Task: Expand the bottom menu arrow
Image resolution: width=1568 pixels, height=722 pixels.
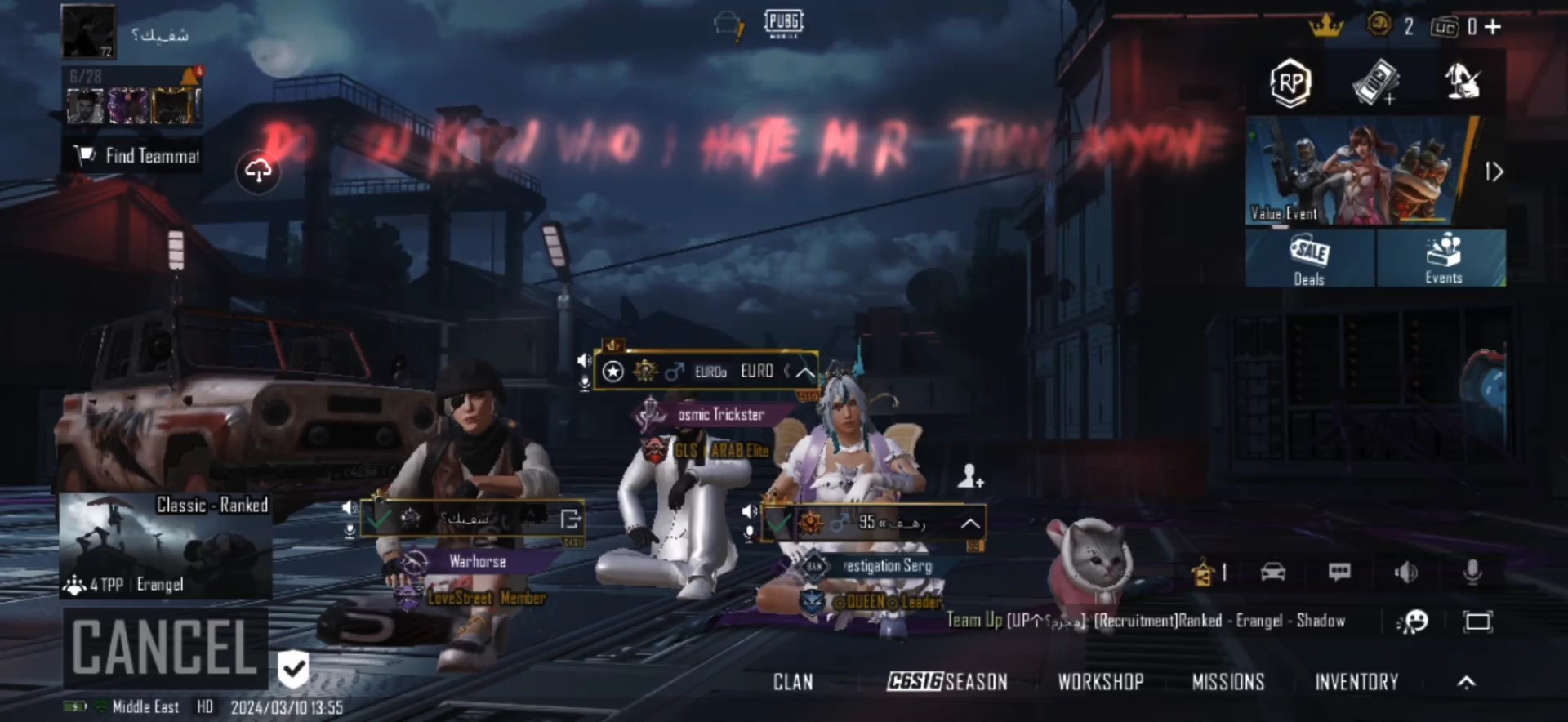Action: click(x=1467, y=682)
